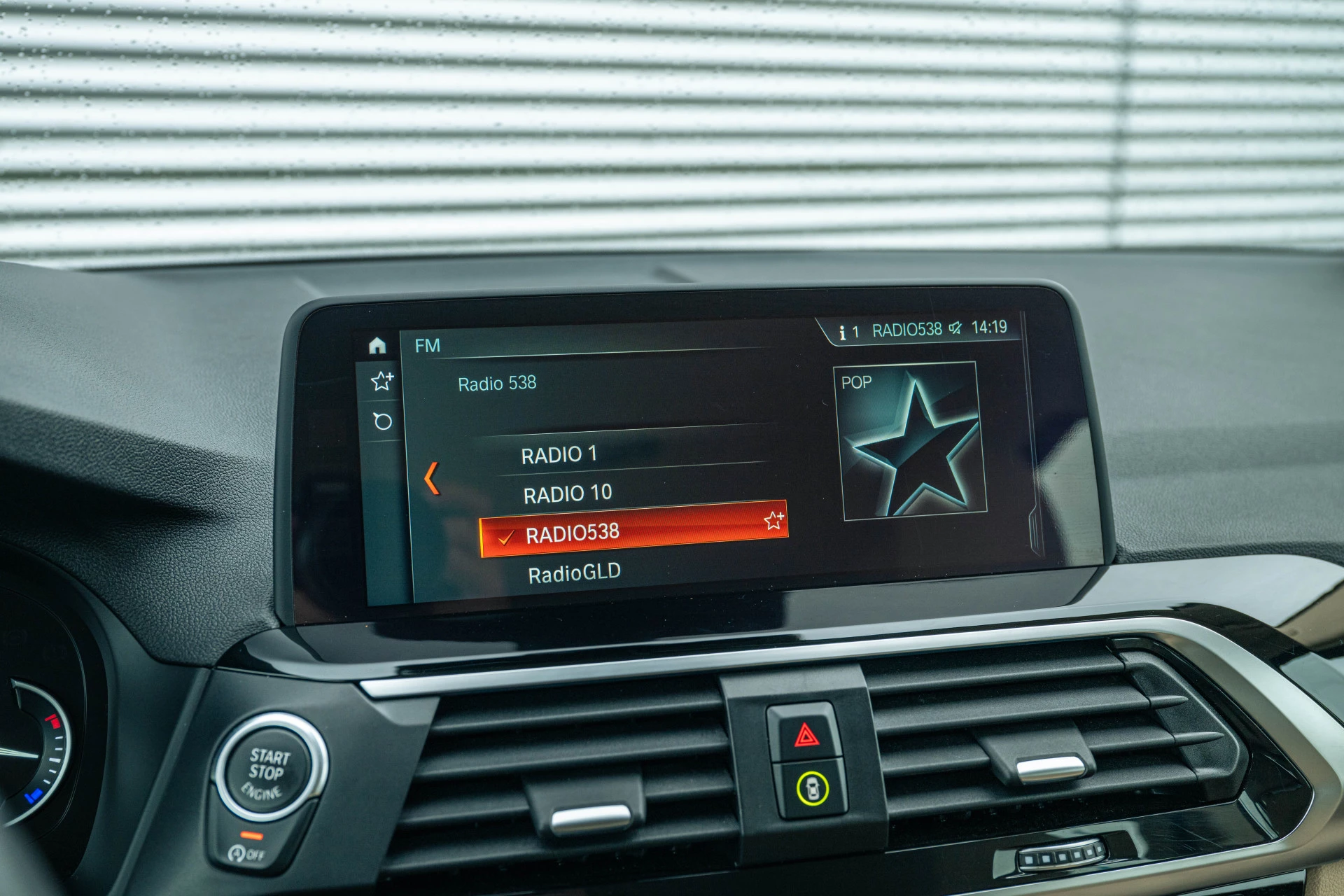Image resolution: width=1344 pixels, height=896 pixels.
Task: Open the home screen icon
Action: click(x=377, y=345)
